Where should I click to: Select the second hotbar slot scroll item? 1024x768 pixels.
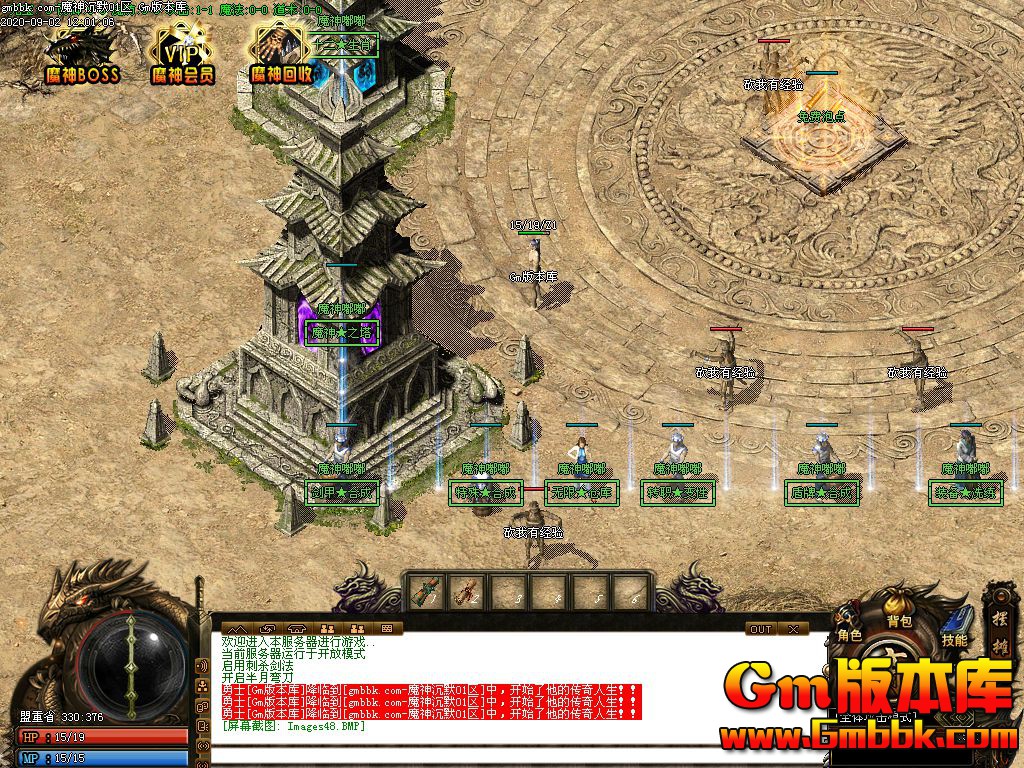(465, 592)
